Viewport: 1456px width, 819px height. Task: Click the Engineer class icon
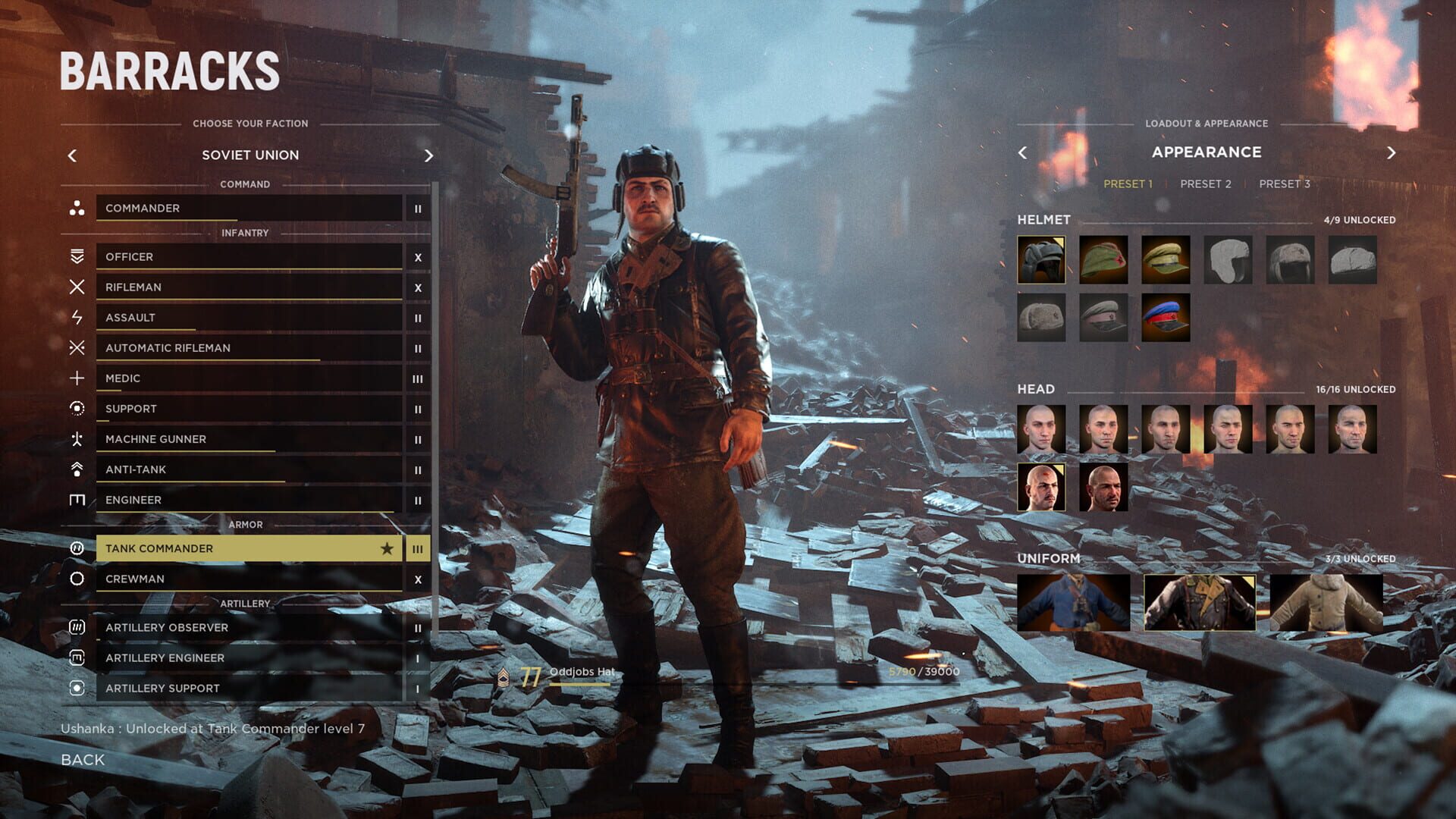click(x=76, y=499)
